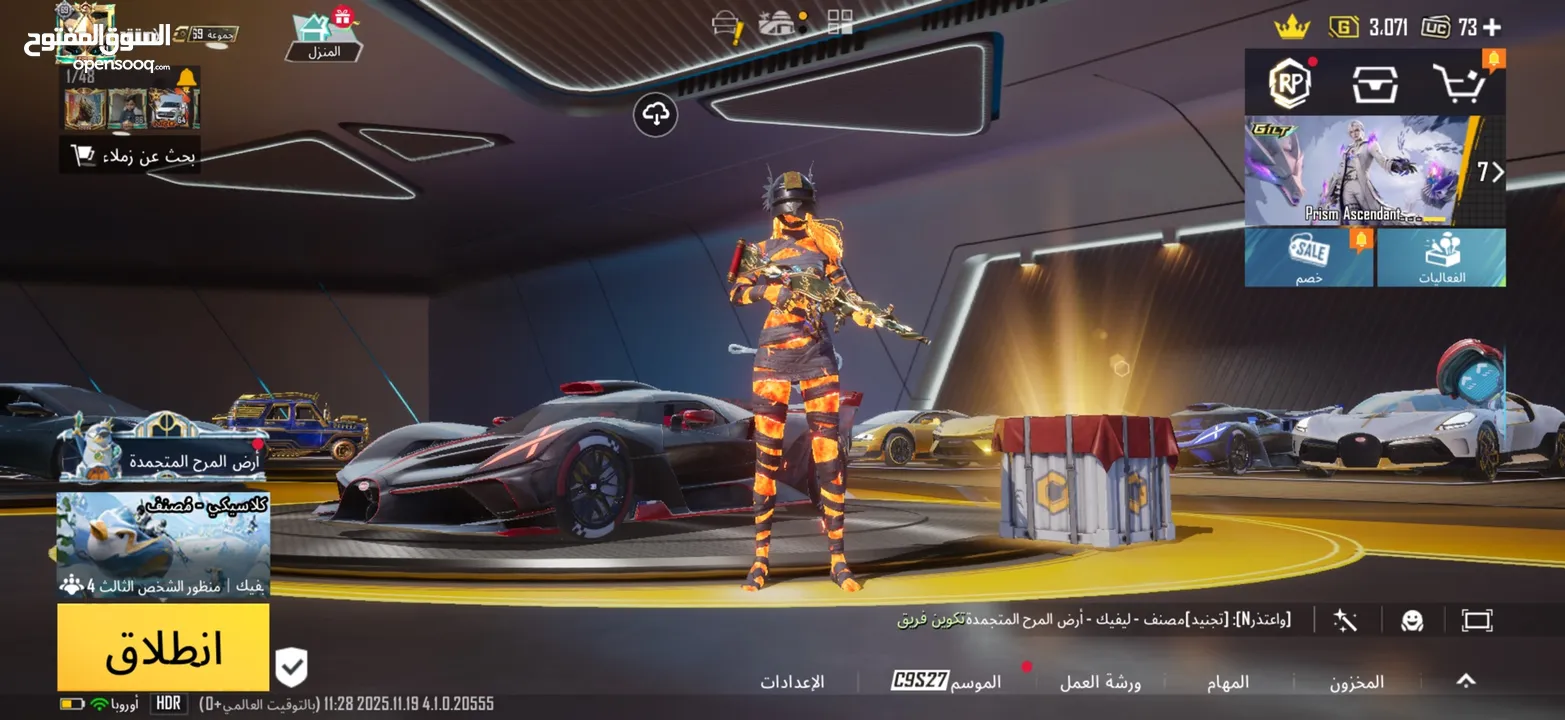Screen dimensions: 1565x720
Task: Click the right arrow on Prism Ascendant banner
Action: 1497,172
